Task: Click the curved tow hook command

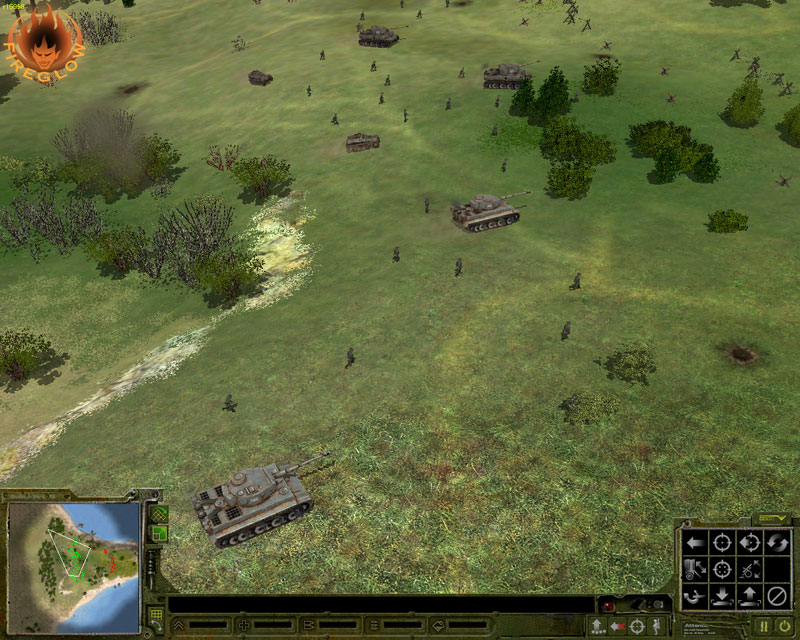Action: pos(693,598)
